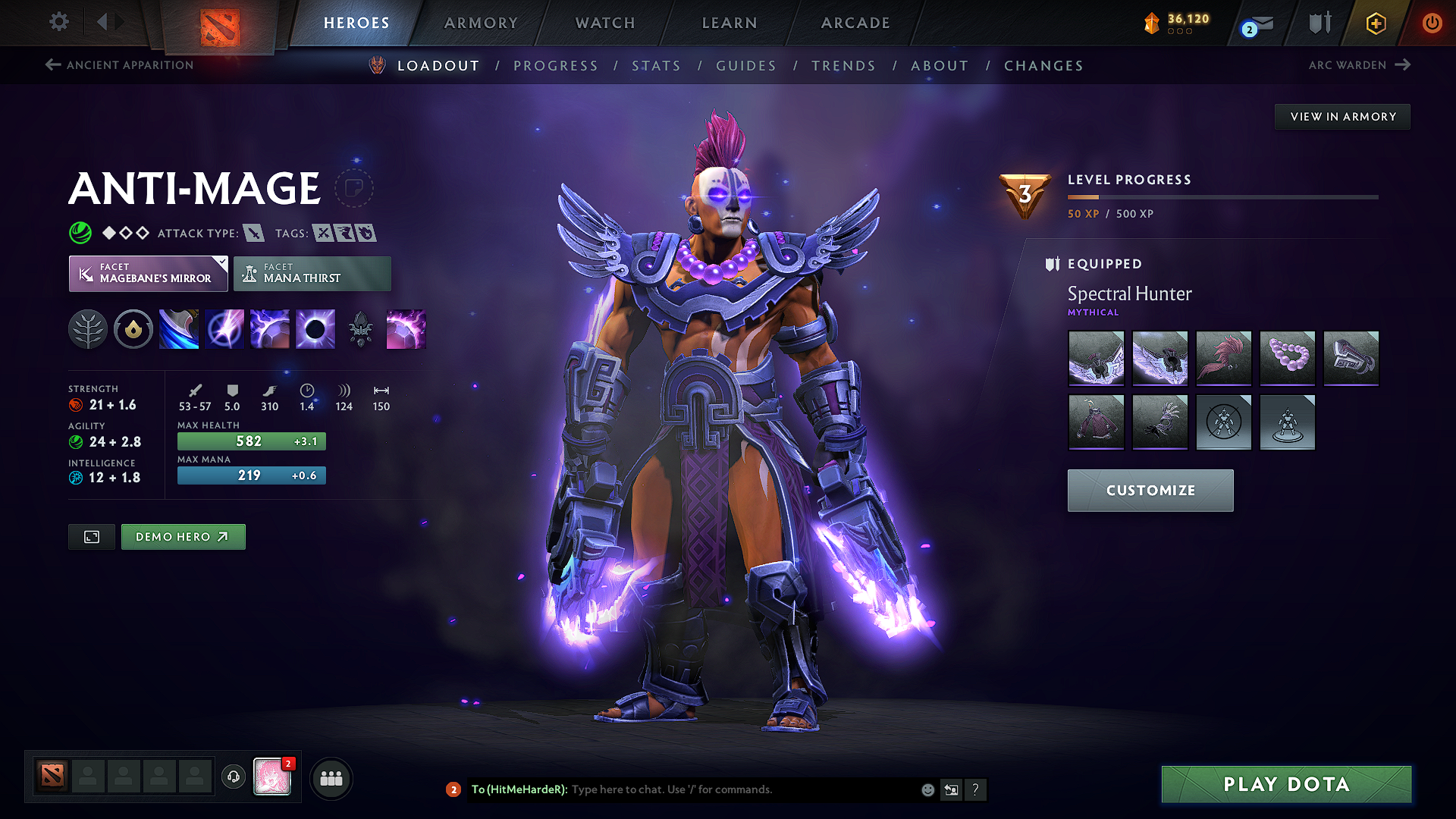Select the pearl necklace item thumbnail

(1287, 359)
